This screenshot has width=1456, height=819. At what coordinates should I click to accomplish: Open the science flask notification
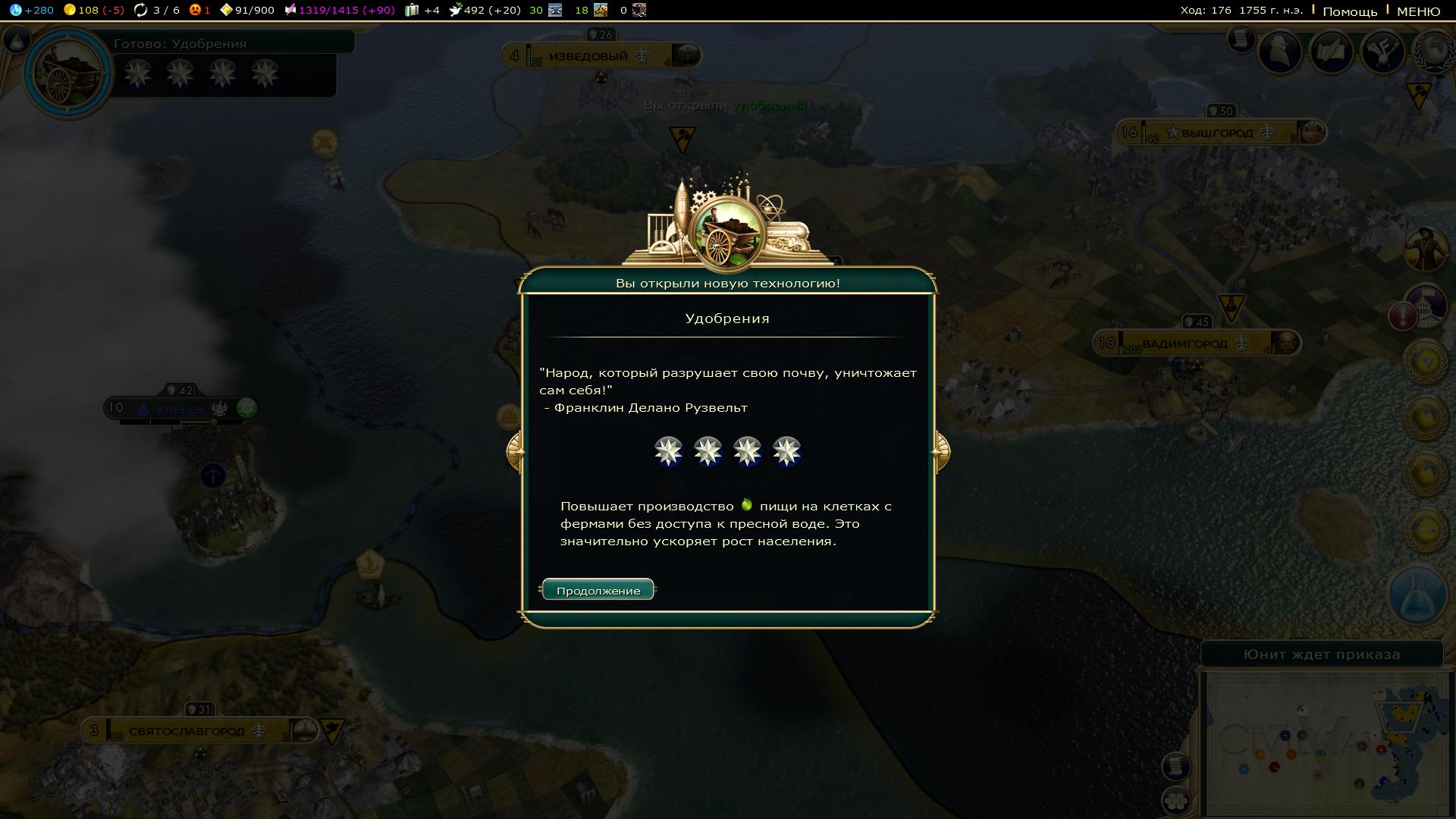pyautogui.click(x=1417, y=595)
